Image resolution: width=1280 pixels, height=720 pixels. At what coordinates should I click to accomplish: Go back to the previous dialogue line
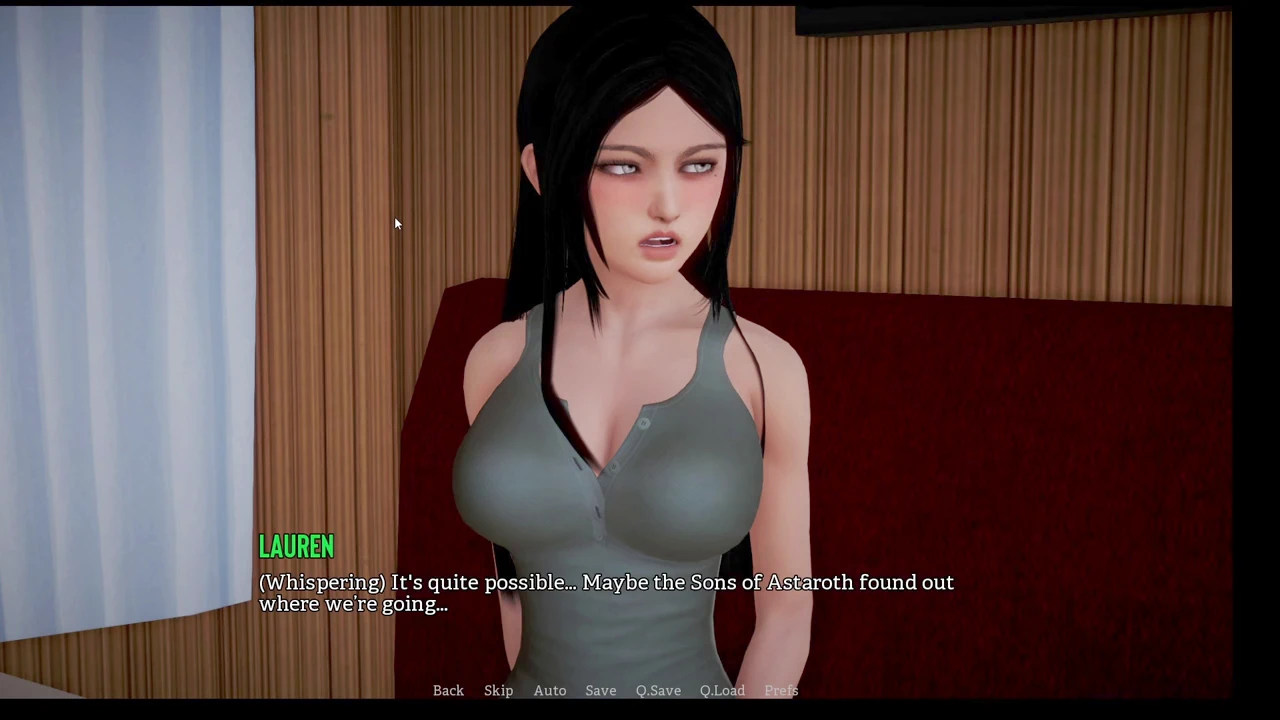click(448, 691)
